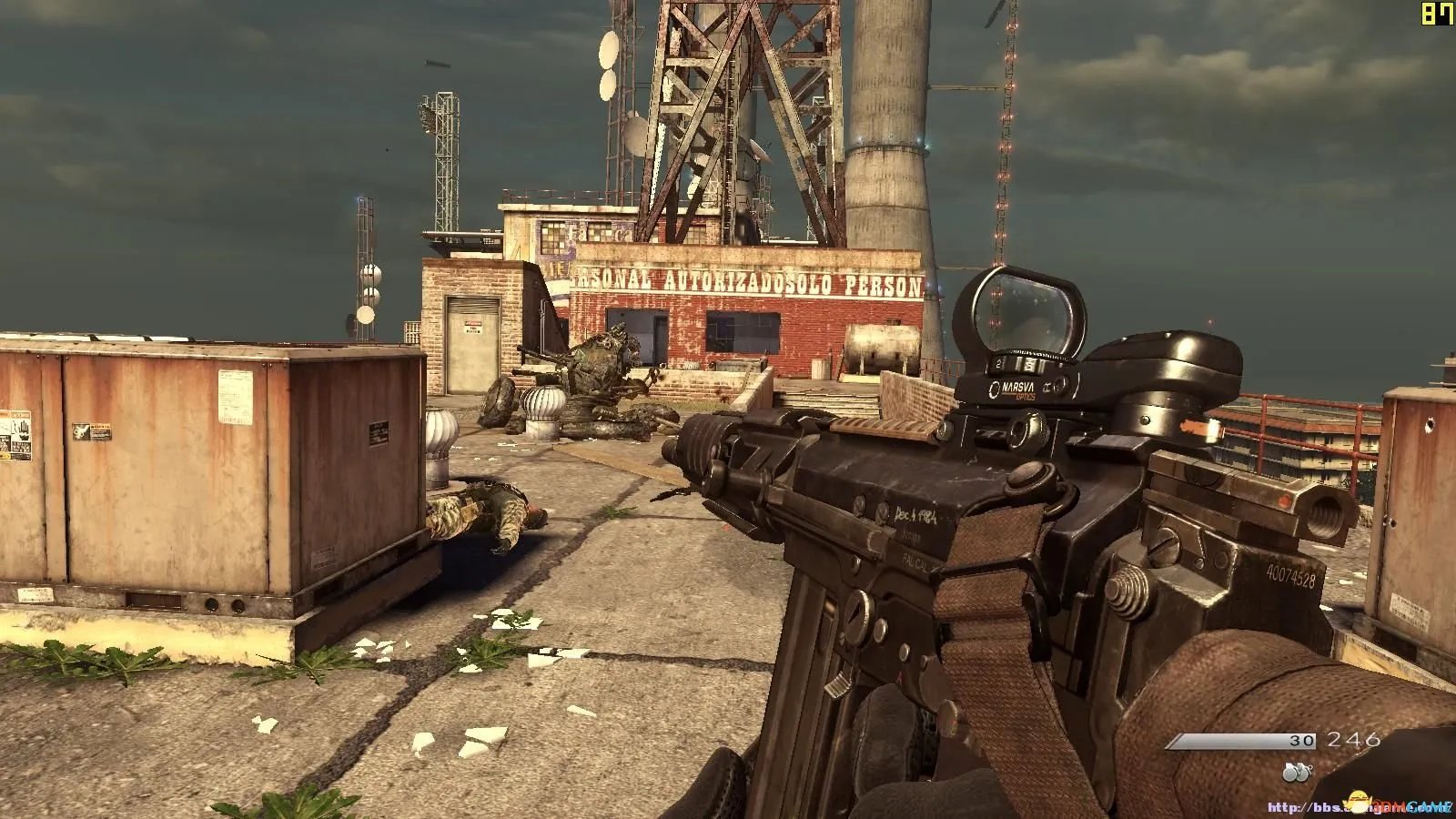Select the frag grenades icon

(x=1296, y=773)
